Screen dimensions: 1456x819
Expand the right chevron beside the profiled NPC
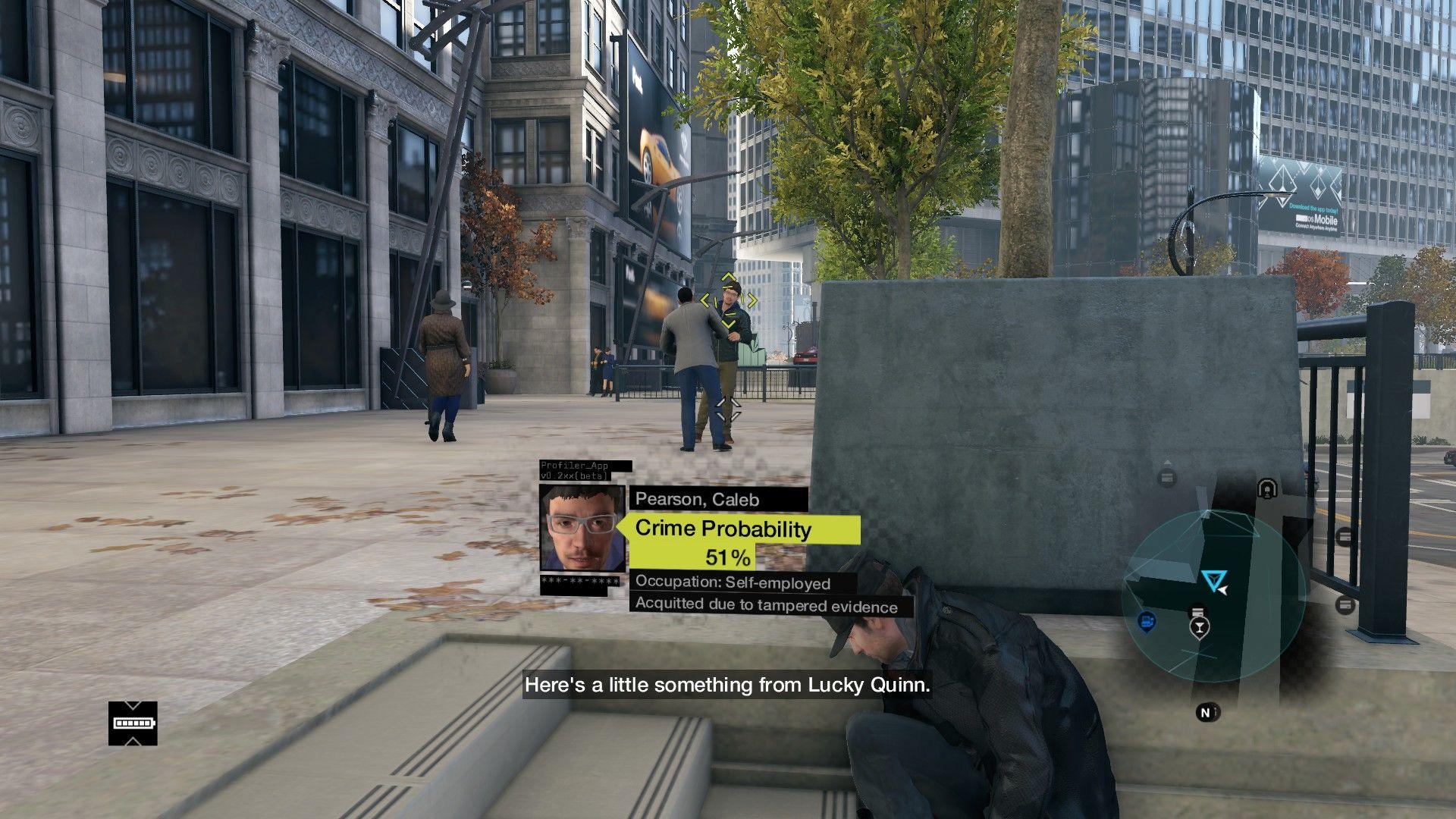click(752, 300)
